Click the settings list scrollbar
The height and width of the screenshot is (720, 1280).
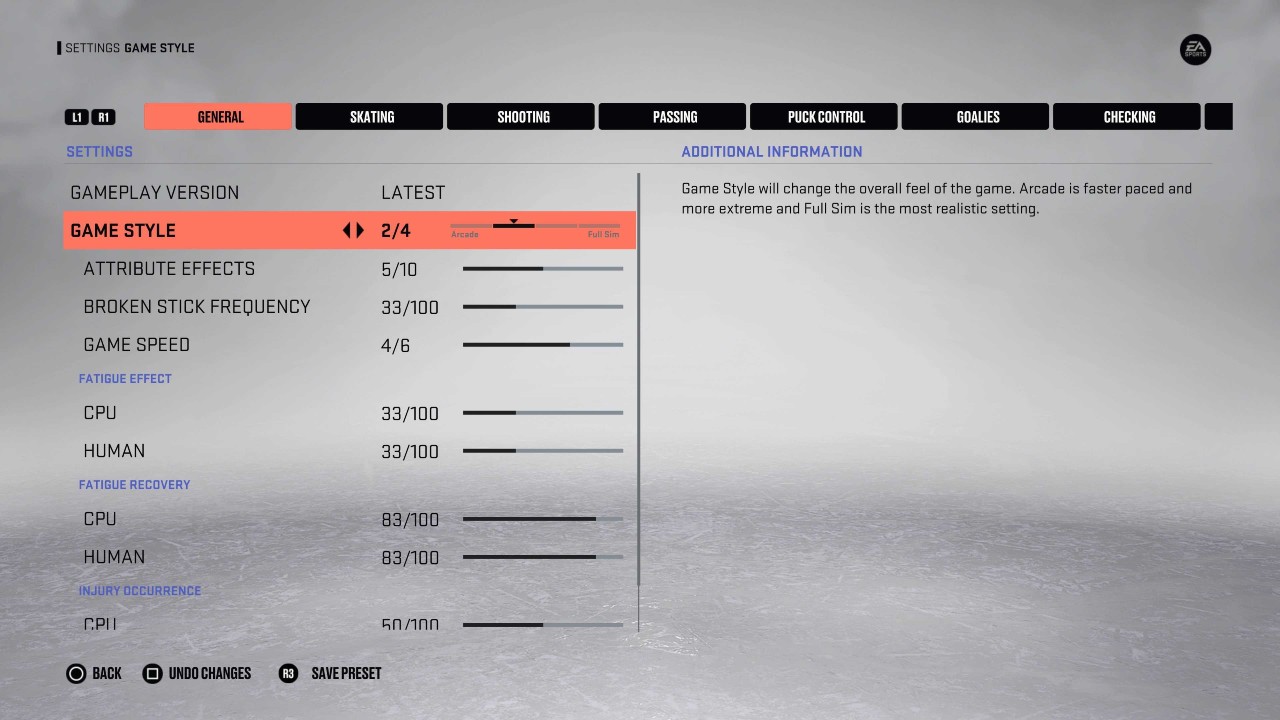pyautogui.click(x=639, y=400)
